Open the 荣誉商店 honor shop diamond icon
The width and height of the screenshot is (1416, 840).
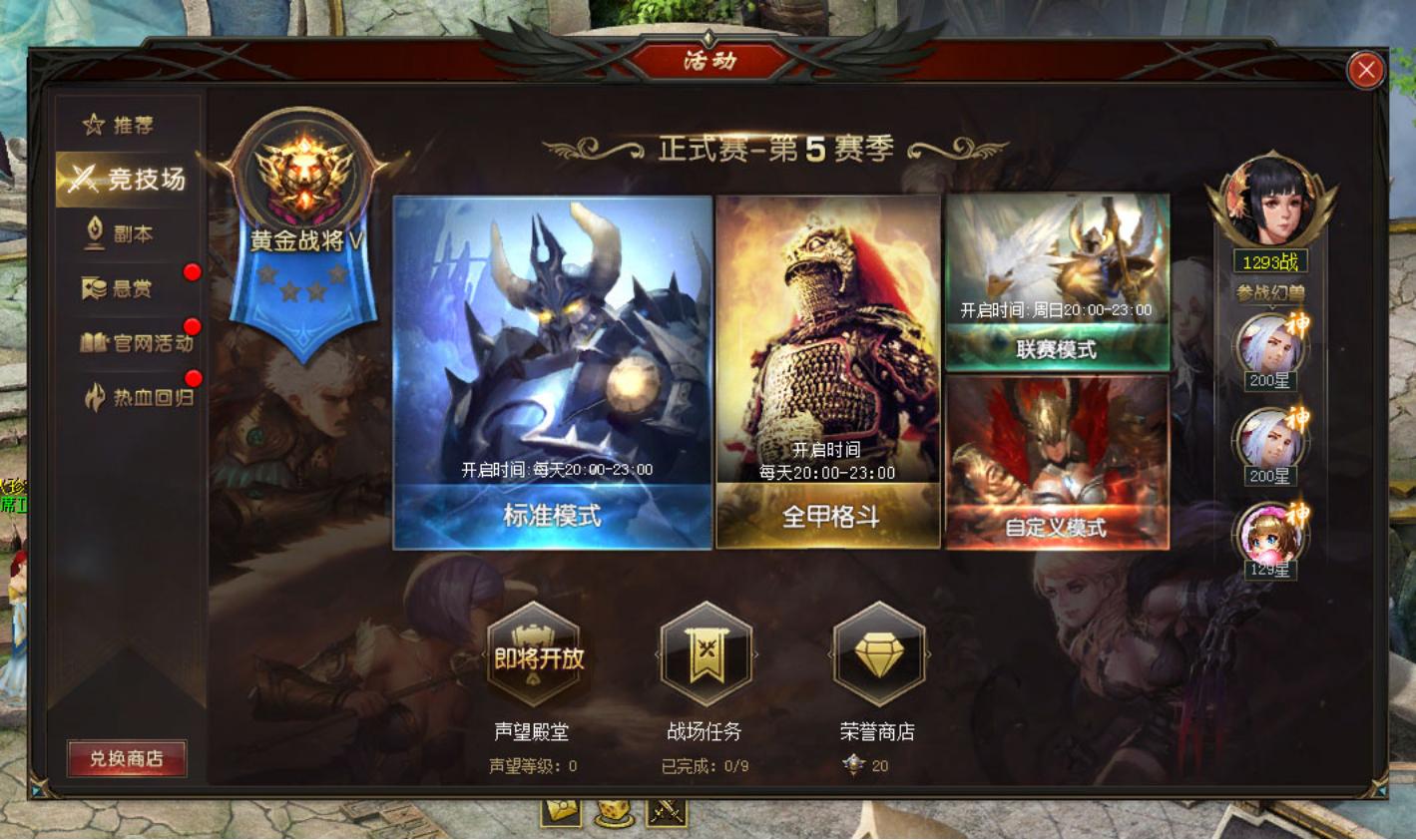(876, 653)
